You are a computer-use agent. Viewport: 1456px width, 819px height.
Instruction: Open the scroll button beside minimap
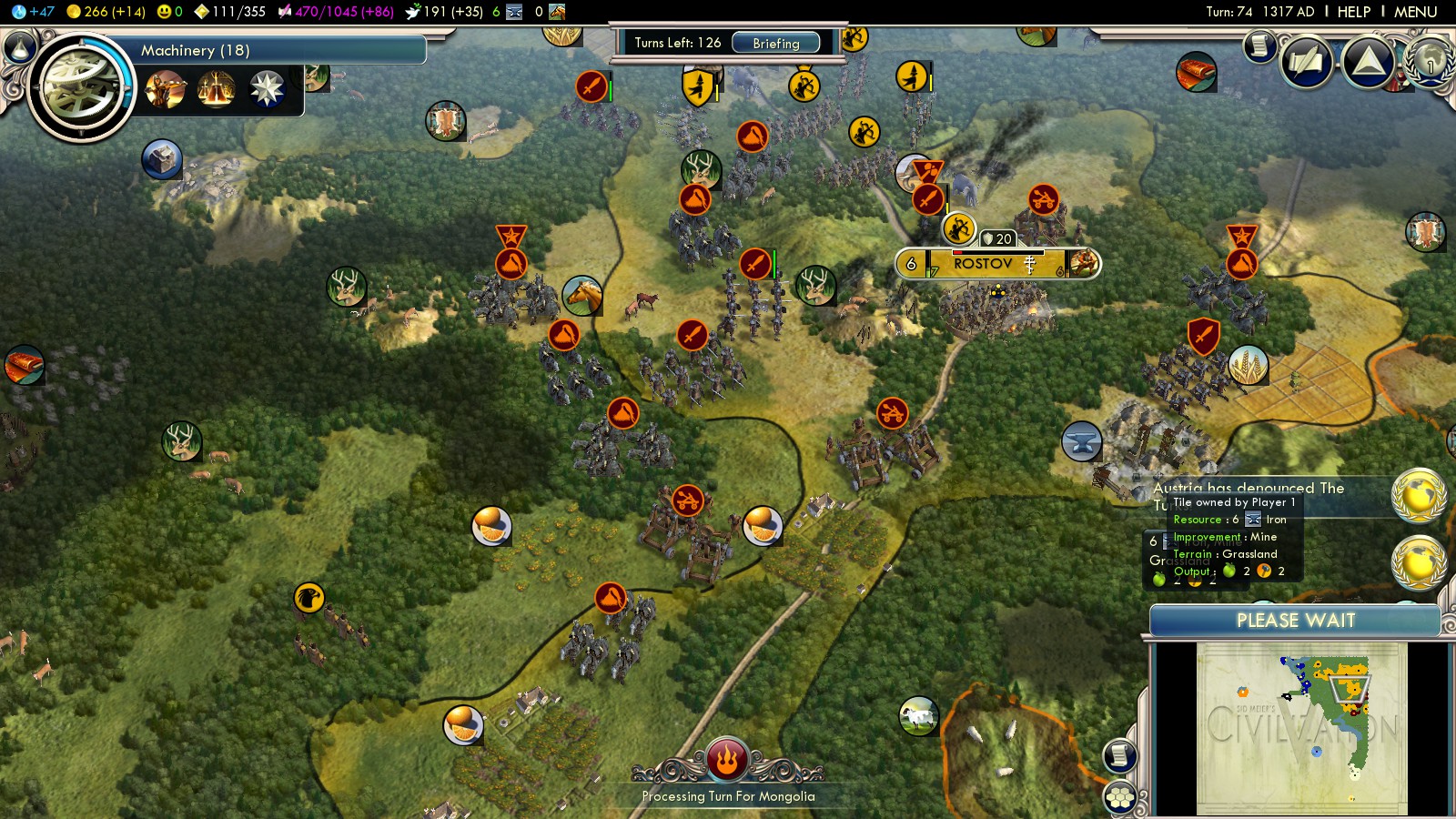[x=1120, y=755]
